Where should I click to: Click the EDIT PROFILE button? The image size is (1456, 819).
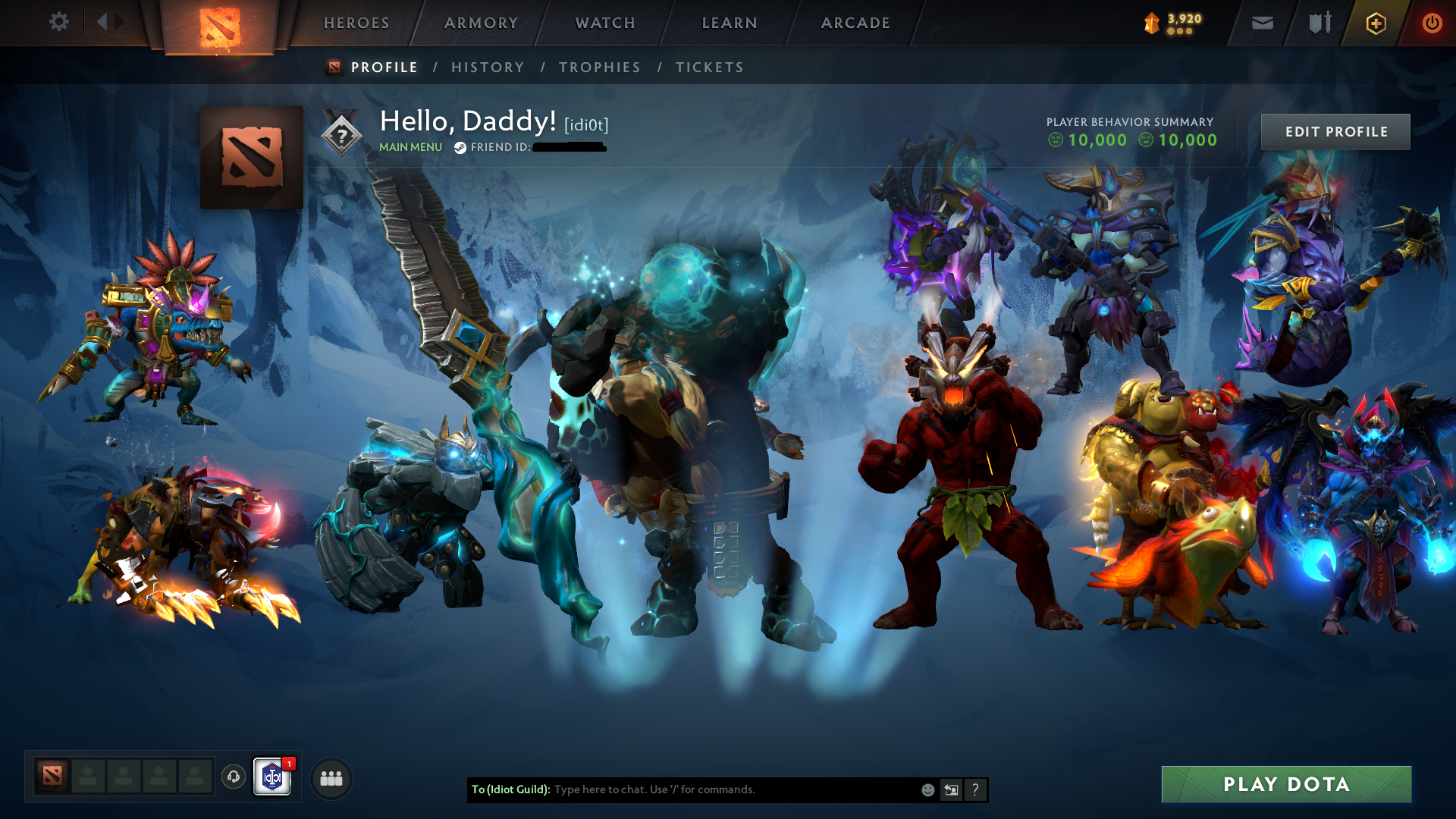tap(1335, 131)
